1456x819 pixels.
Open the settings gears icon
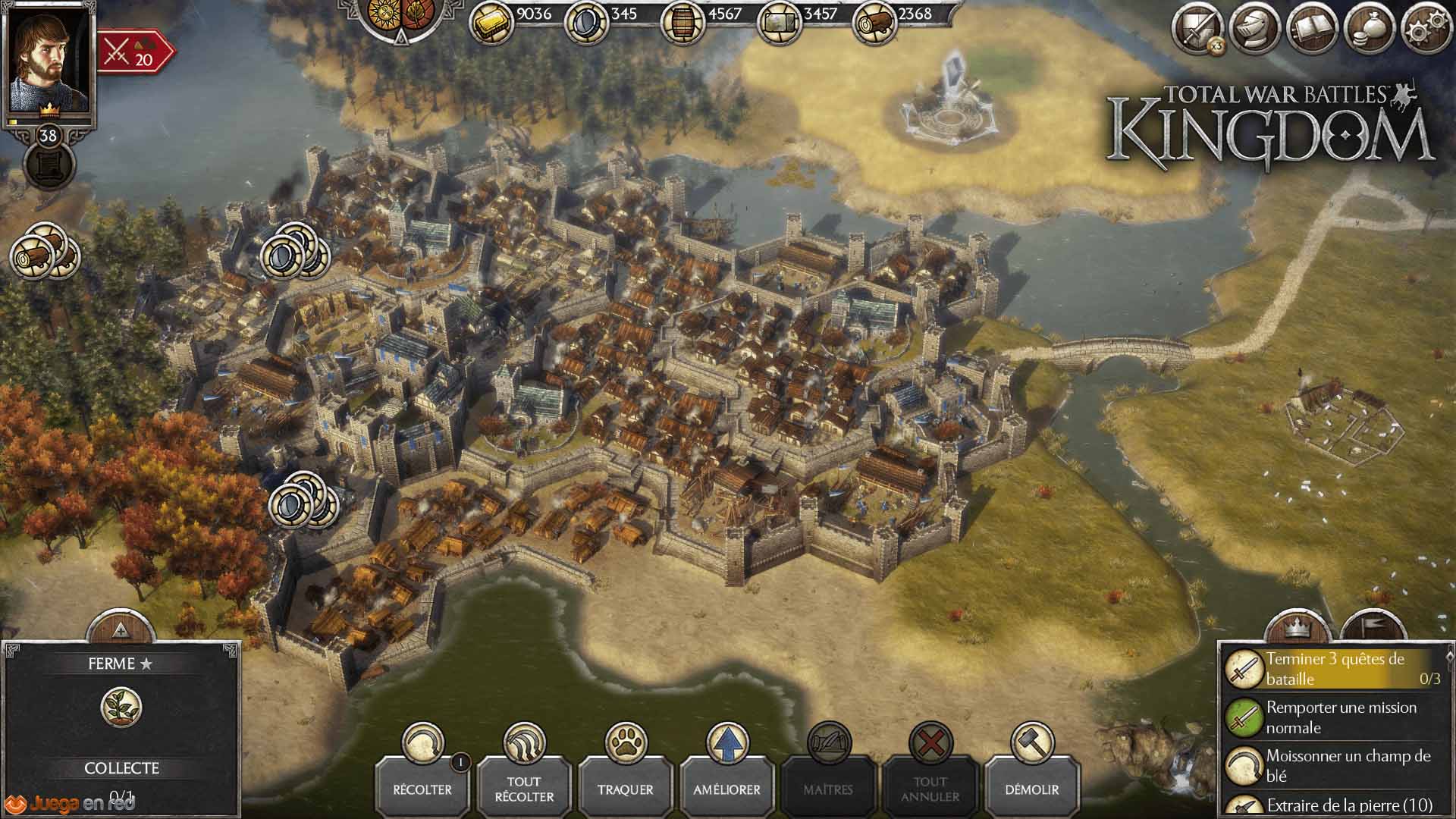tap(1426, 30)
